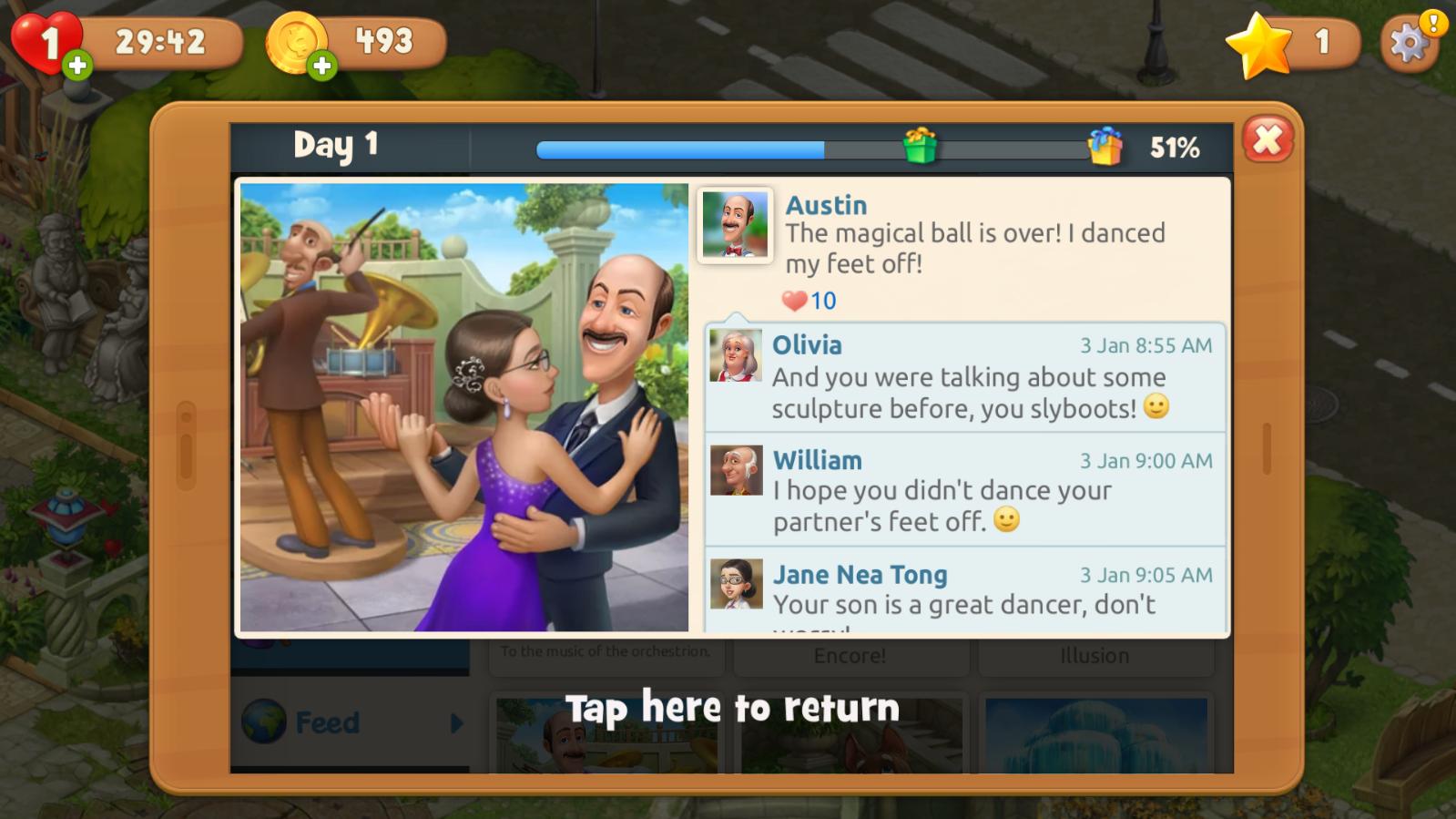Close the Day 1 feed window
Screen dimensions: 1456x819
click(1268, 140)
